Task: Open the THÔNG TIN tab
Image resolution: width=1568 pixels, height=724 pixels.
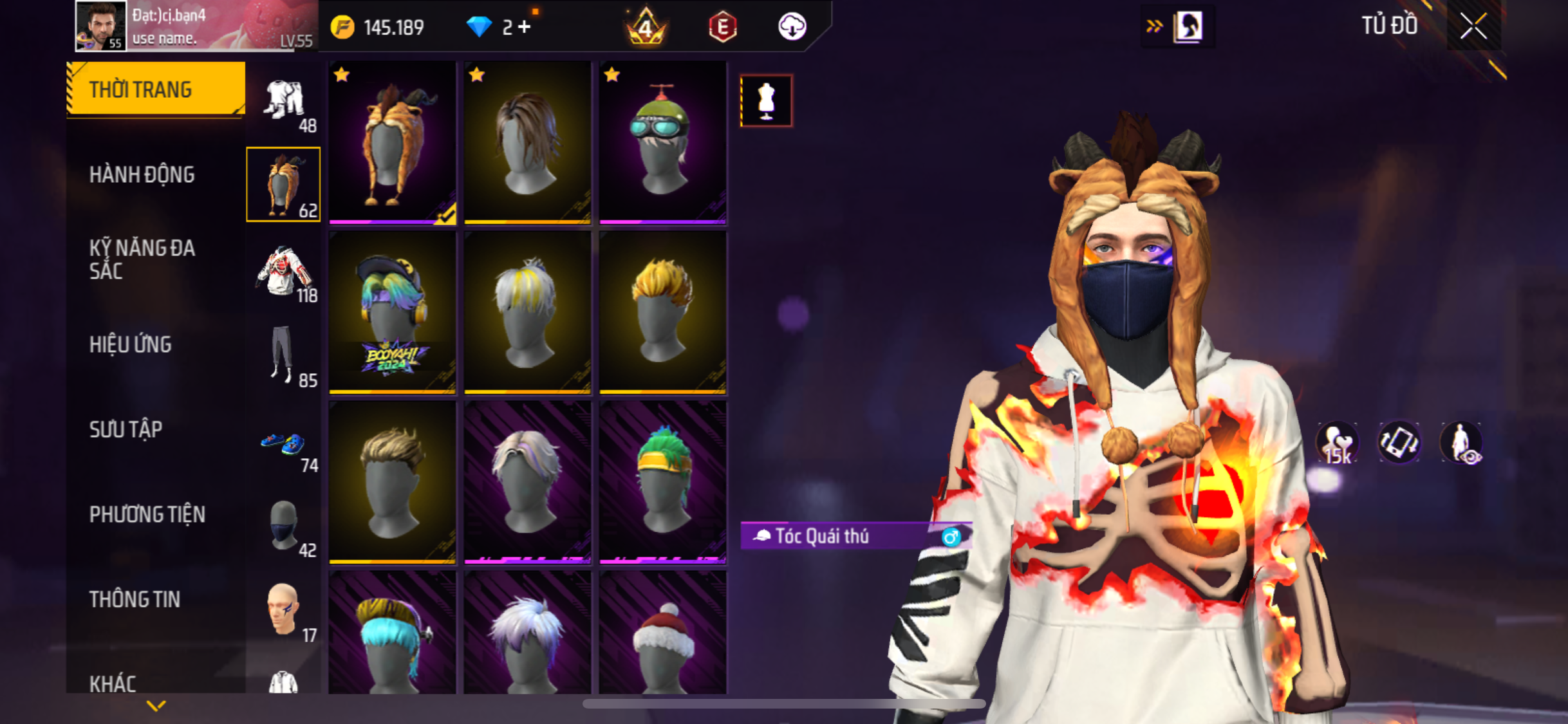Action: pos(135,599)
